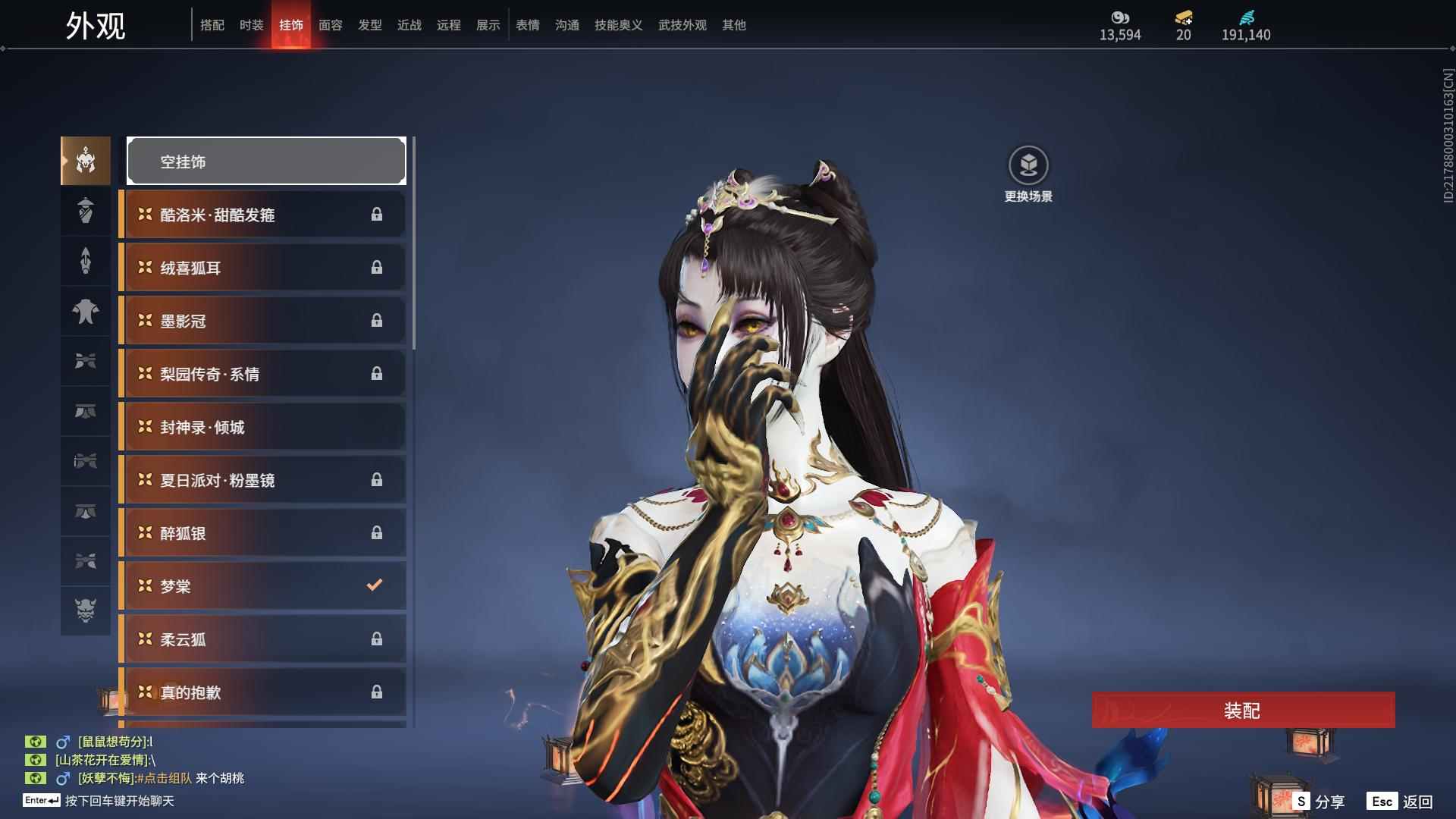This screenshot has width=1456, height=819.
Task: Select the 梦棠 accessory row
Action: click(x=262, y=586)
